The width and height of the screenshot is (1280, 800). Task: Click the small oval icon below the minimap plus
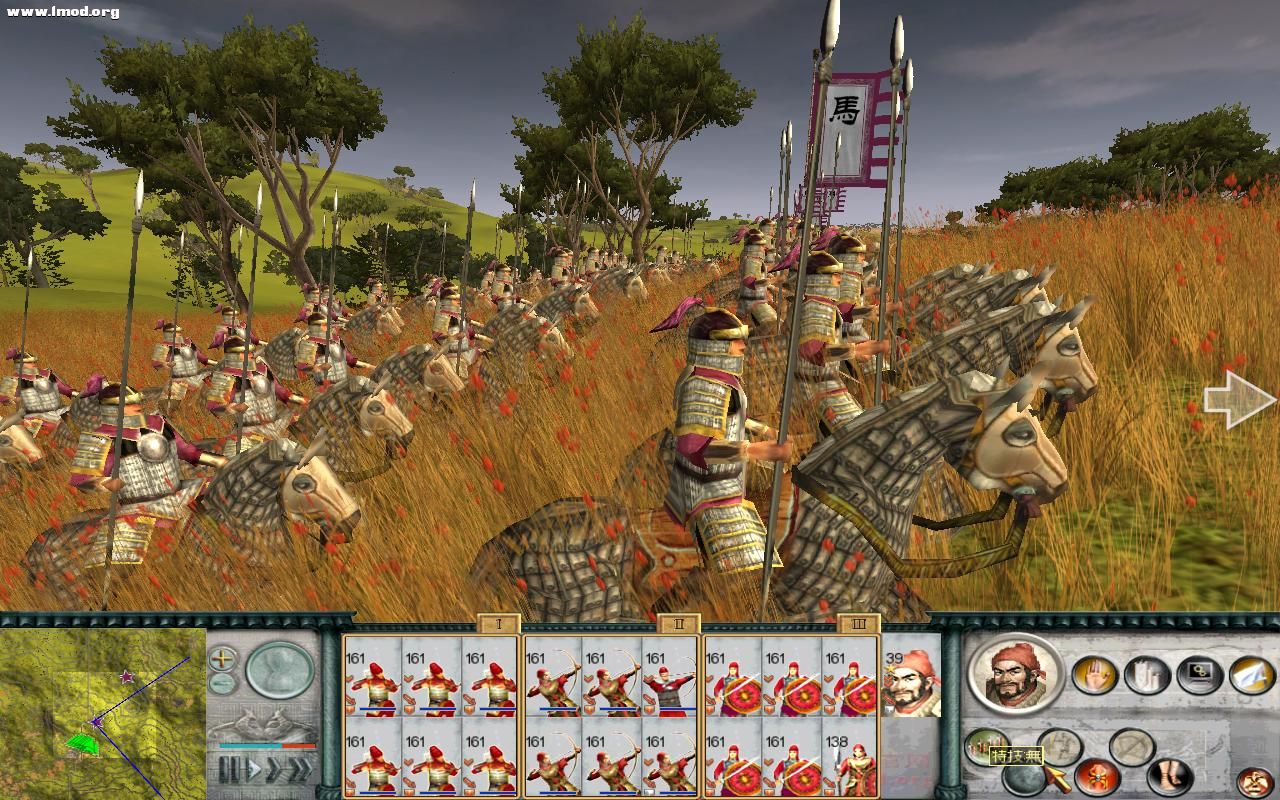pos(221,682)
